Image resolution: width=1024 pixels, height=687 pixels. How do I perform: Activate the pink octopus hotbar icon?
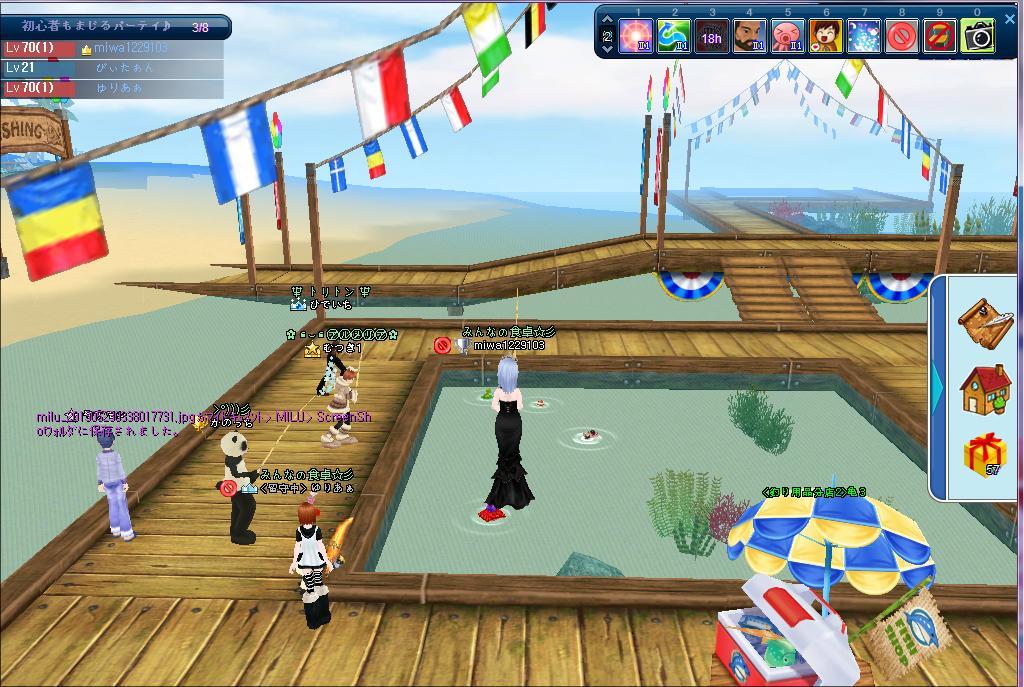tap(788, 37)
